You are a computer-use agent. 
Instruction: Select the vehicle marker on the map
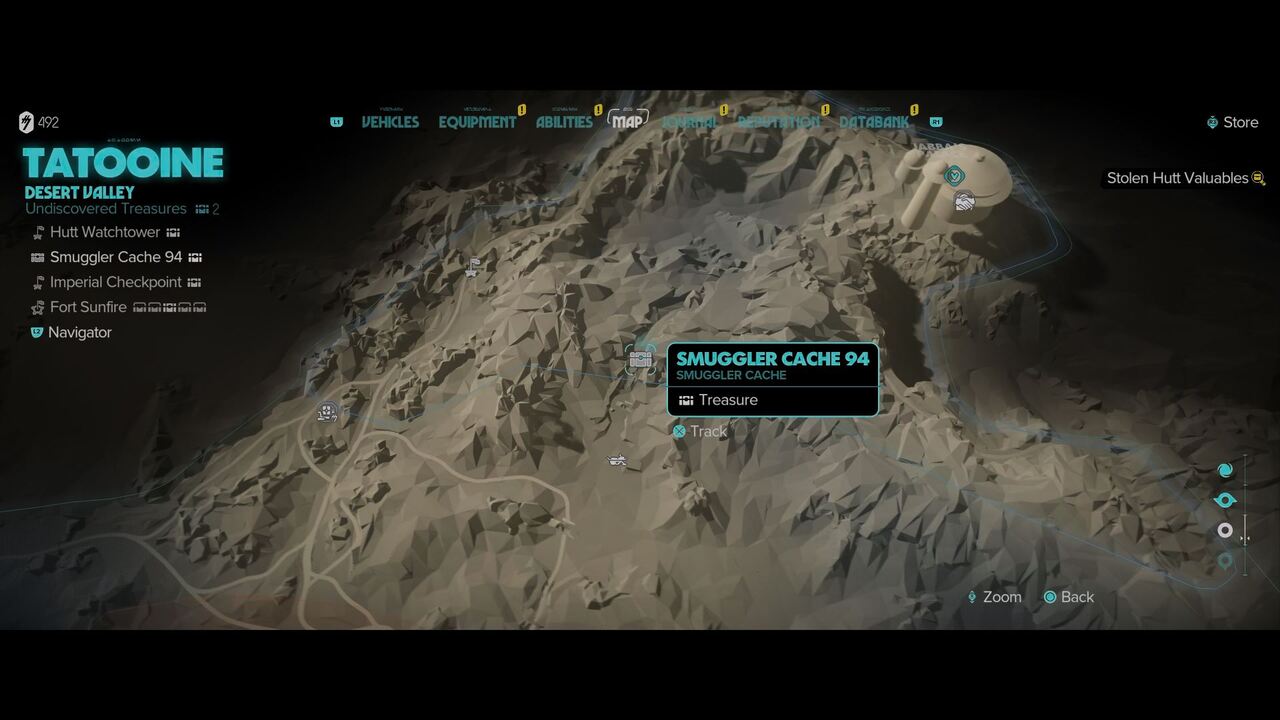pyautogui.click(x=617, y=461)
